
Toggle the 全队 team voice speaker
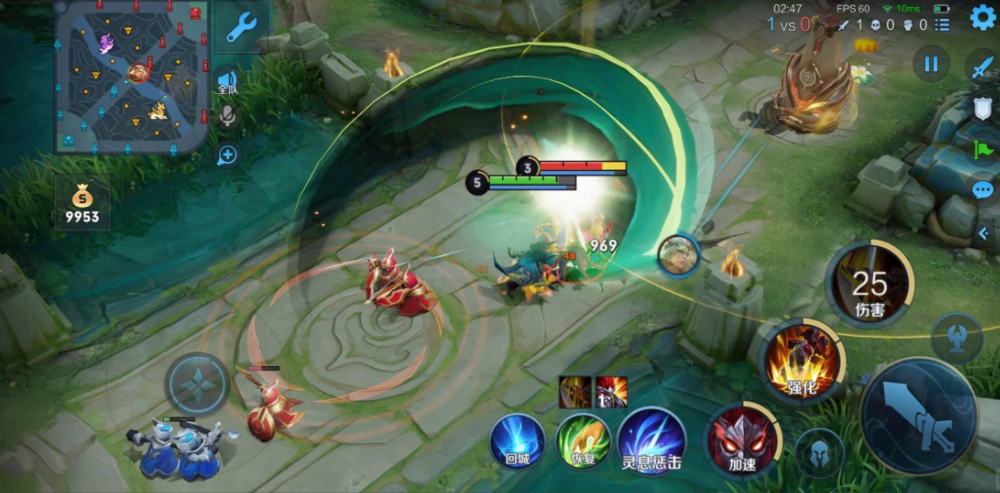click(x=228, y=82)
